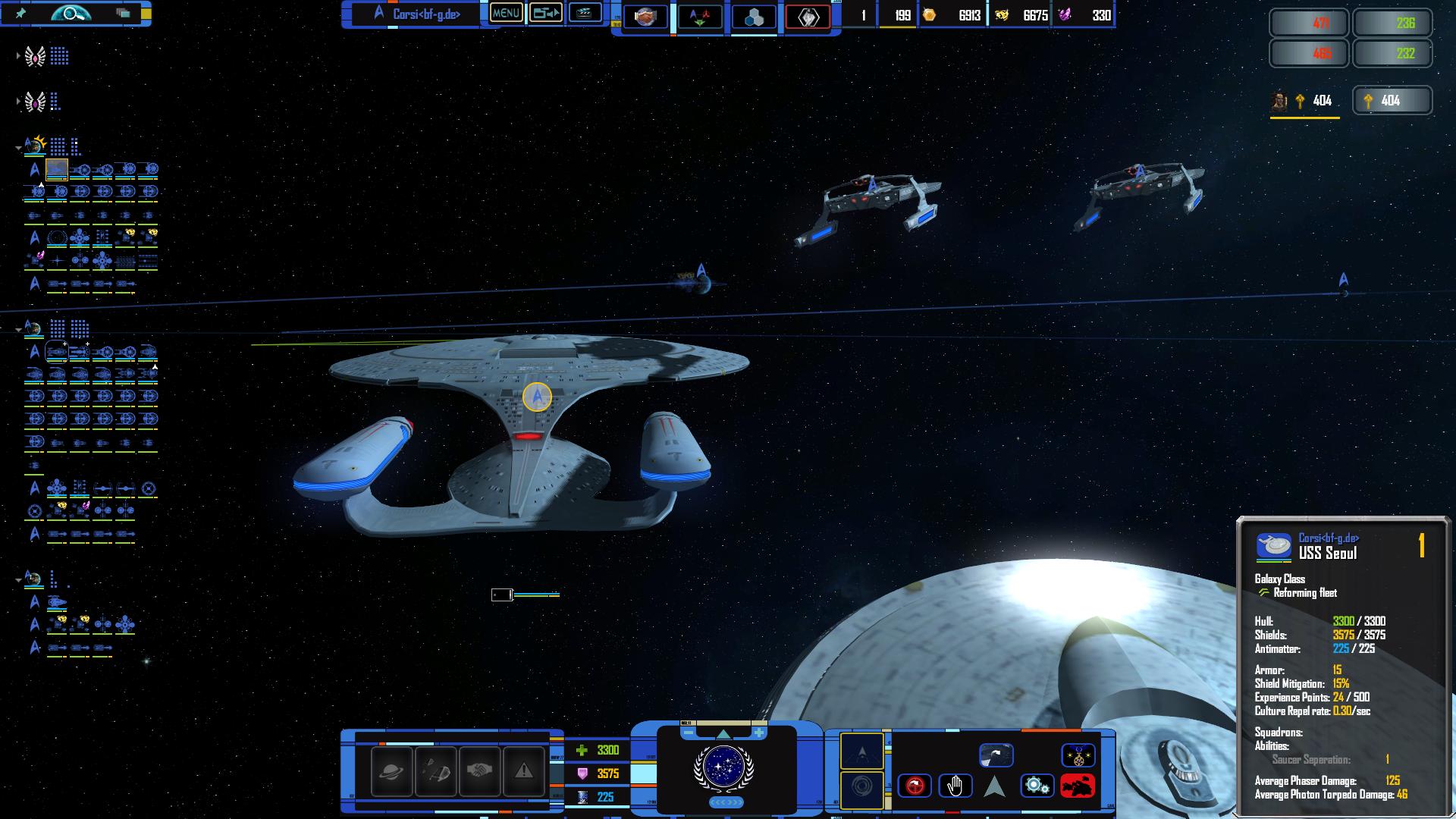Zoom in with the plus button above the Federation emblem
Viewport: 1456px width, 819px height.
(758, 733)
